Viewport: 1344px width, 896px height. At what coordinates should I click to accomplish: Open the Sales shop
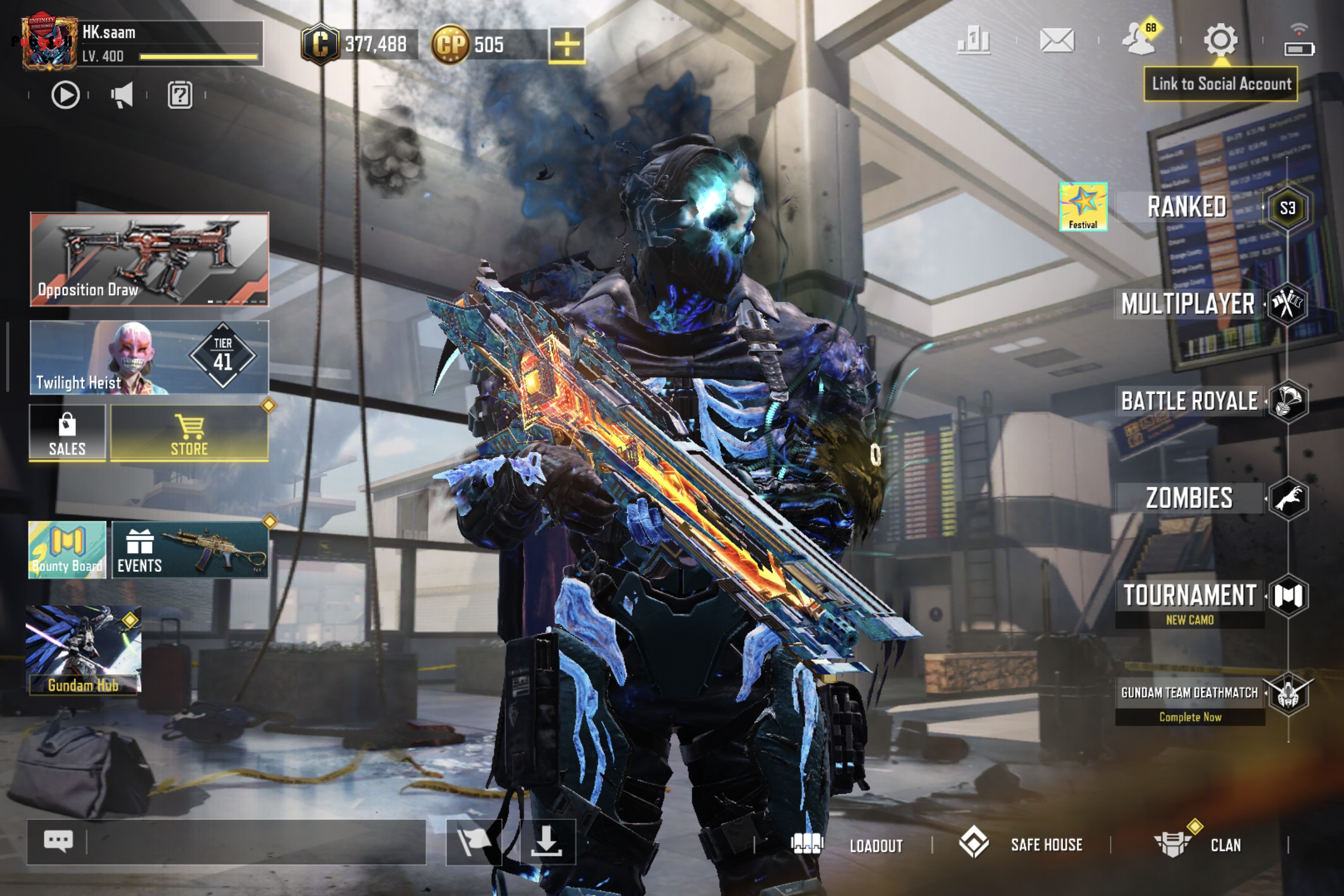point(67,434)
